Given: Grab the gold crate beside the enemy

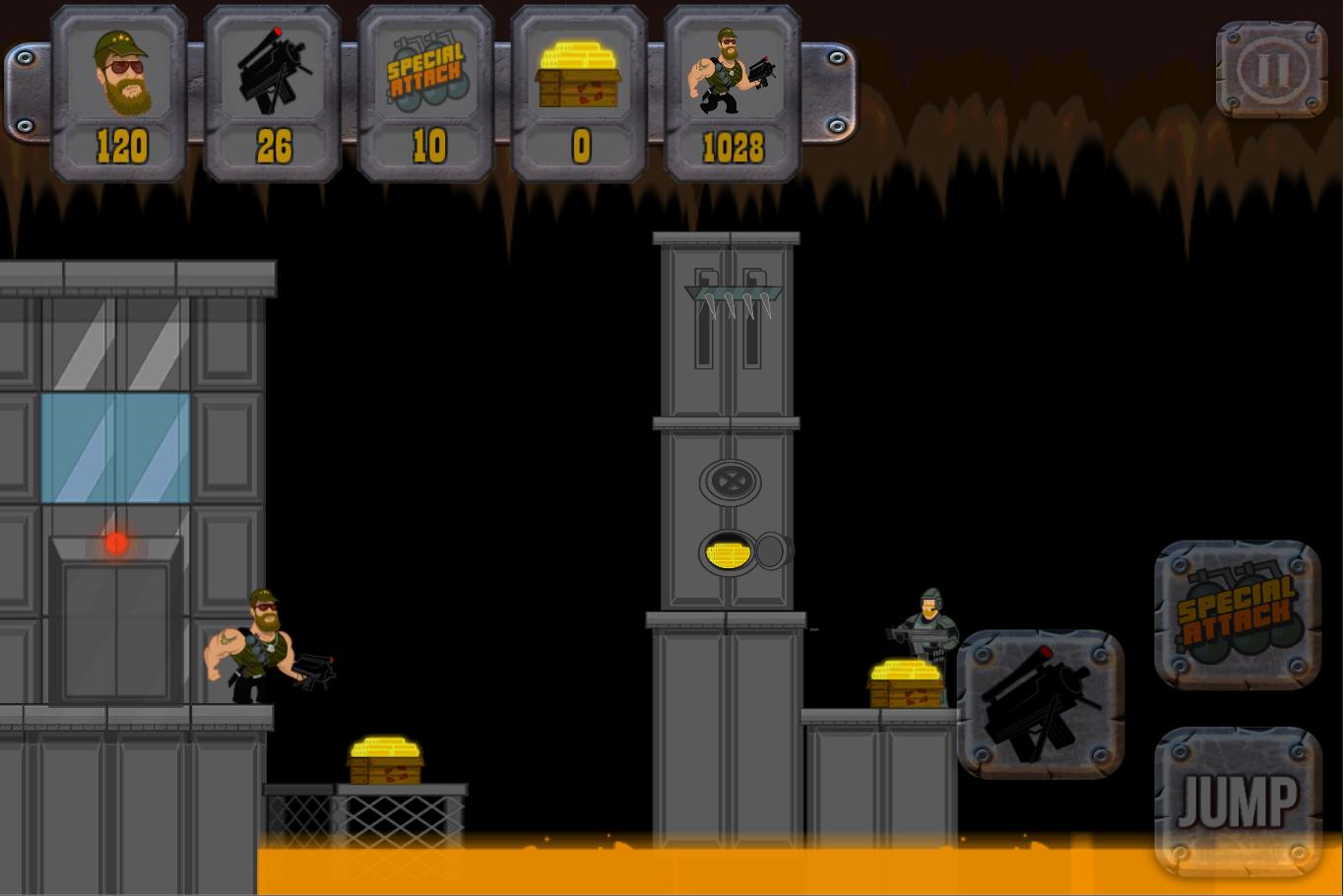Looking at the screenshot, I should click(x=906, y=684).
